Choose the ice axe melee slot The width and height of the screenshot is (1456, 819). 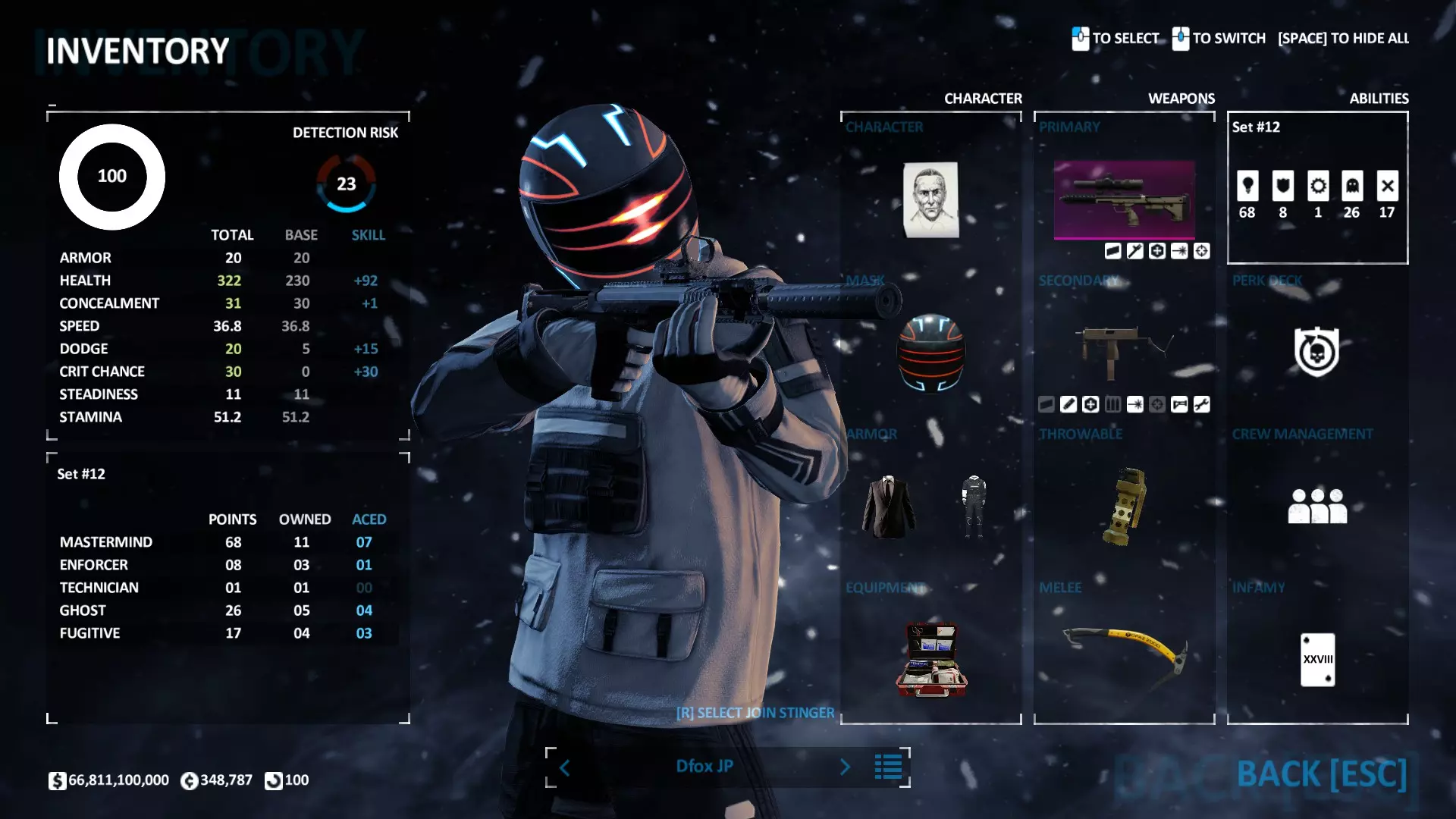tap(1124, 651)
